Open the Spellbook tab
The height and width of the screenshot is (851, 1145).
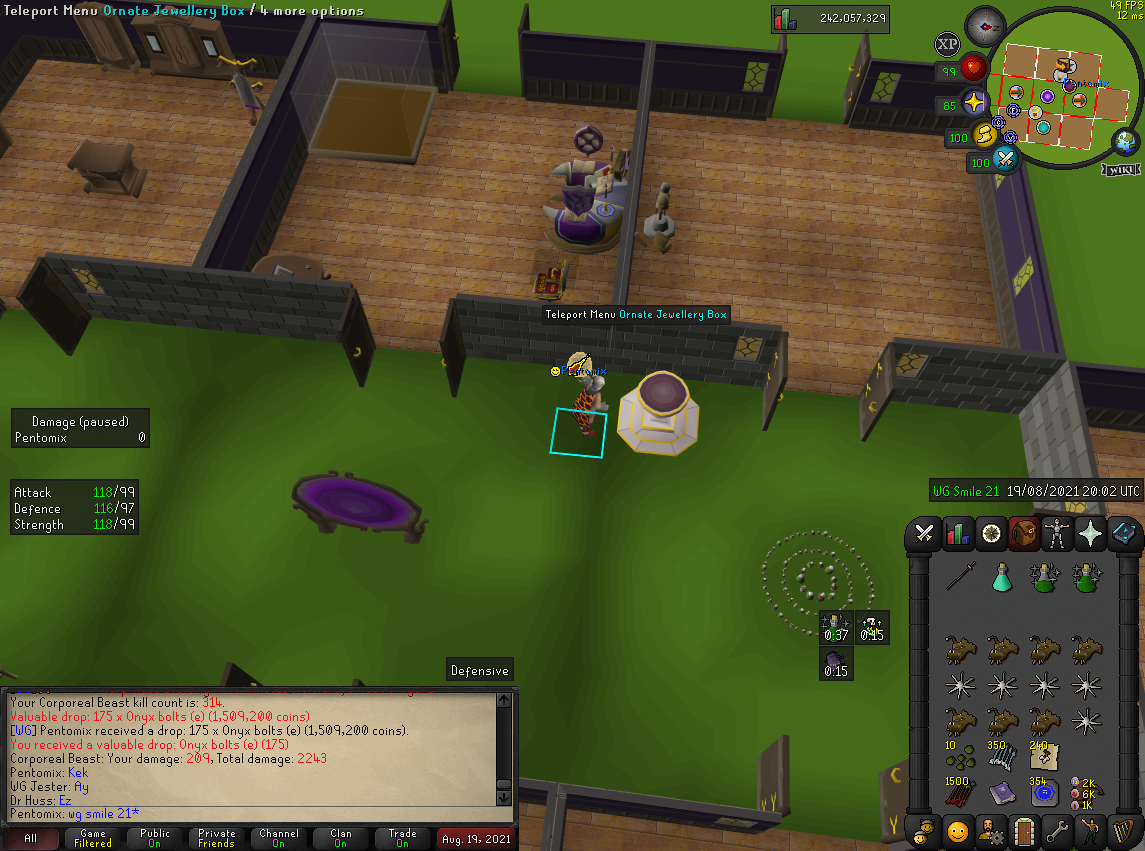coord(1122,534)
